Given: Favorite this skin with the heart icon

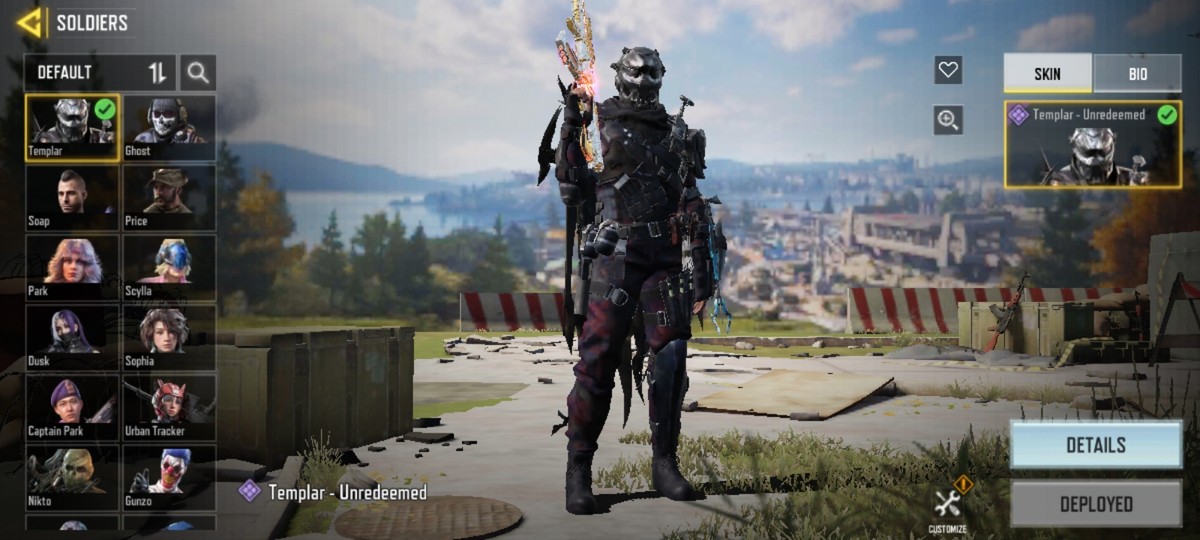Looking at the screenshot, I should coord(948,70).
